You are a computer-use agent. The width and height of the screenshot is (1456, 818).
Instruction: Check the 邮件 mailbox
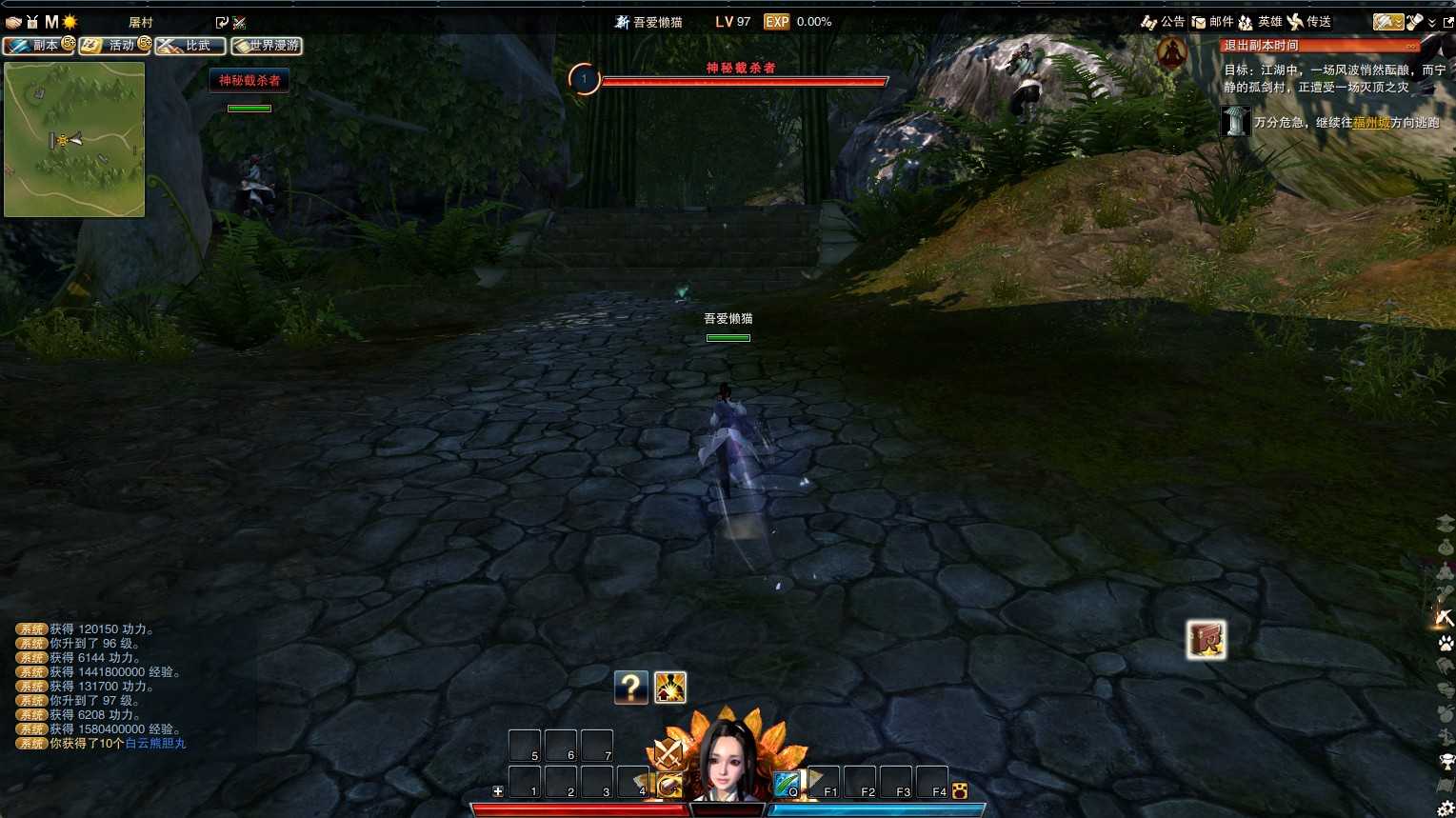click(1212, 22)
